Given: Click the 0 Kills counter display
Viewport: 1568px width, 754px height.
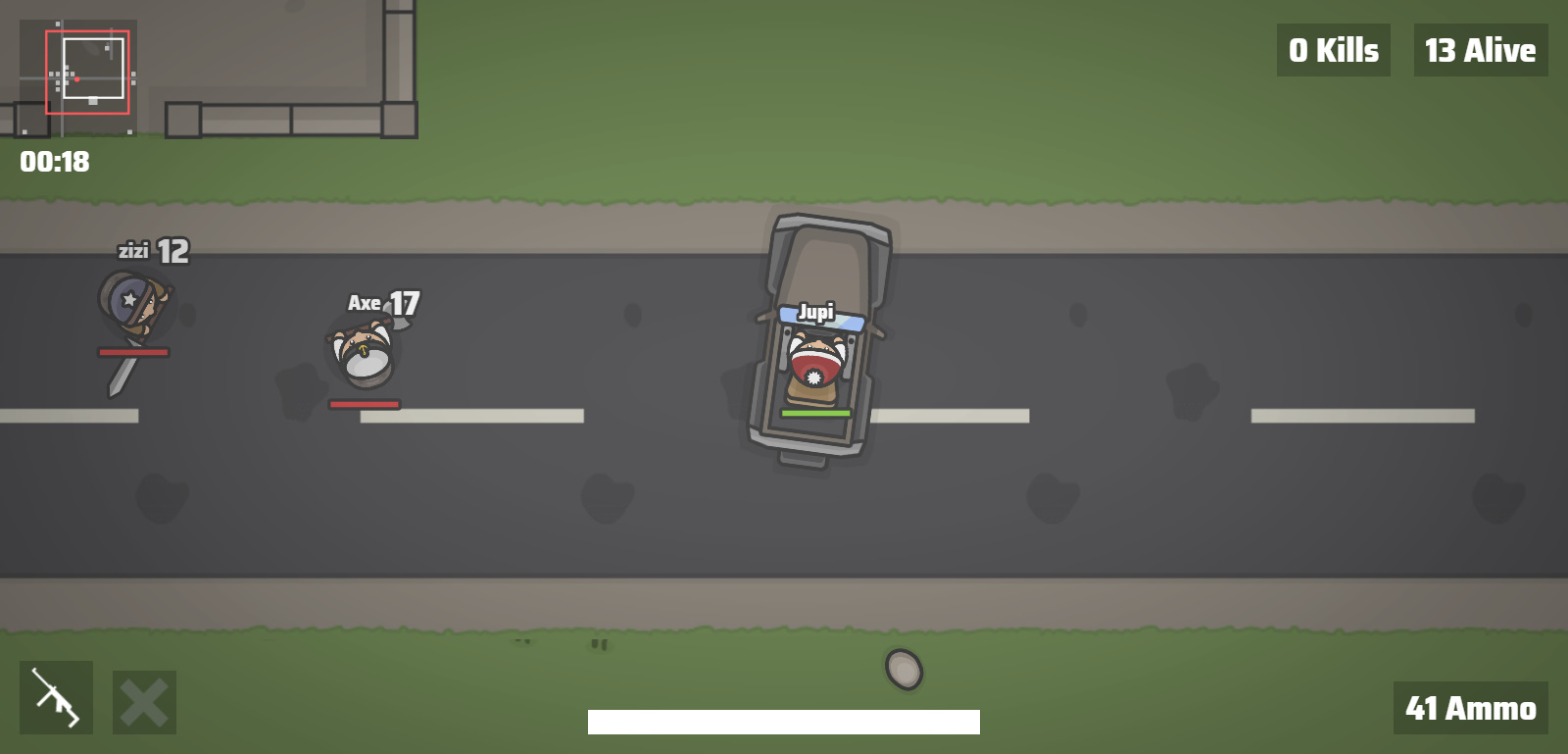Looking at the screenshot, I should pos(1333,49).
